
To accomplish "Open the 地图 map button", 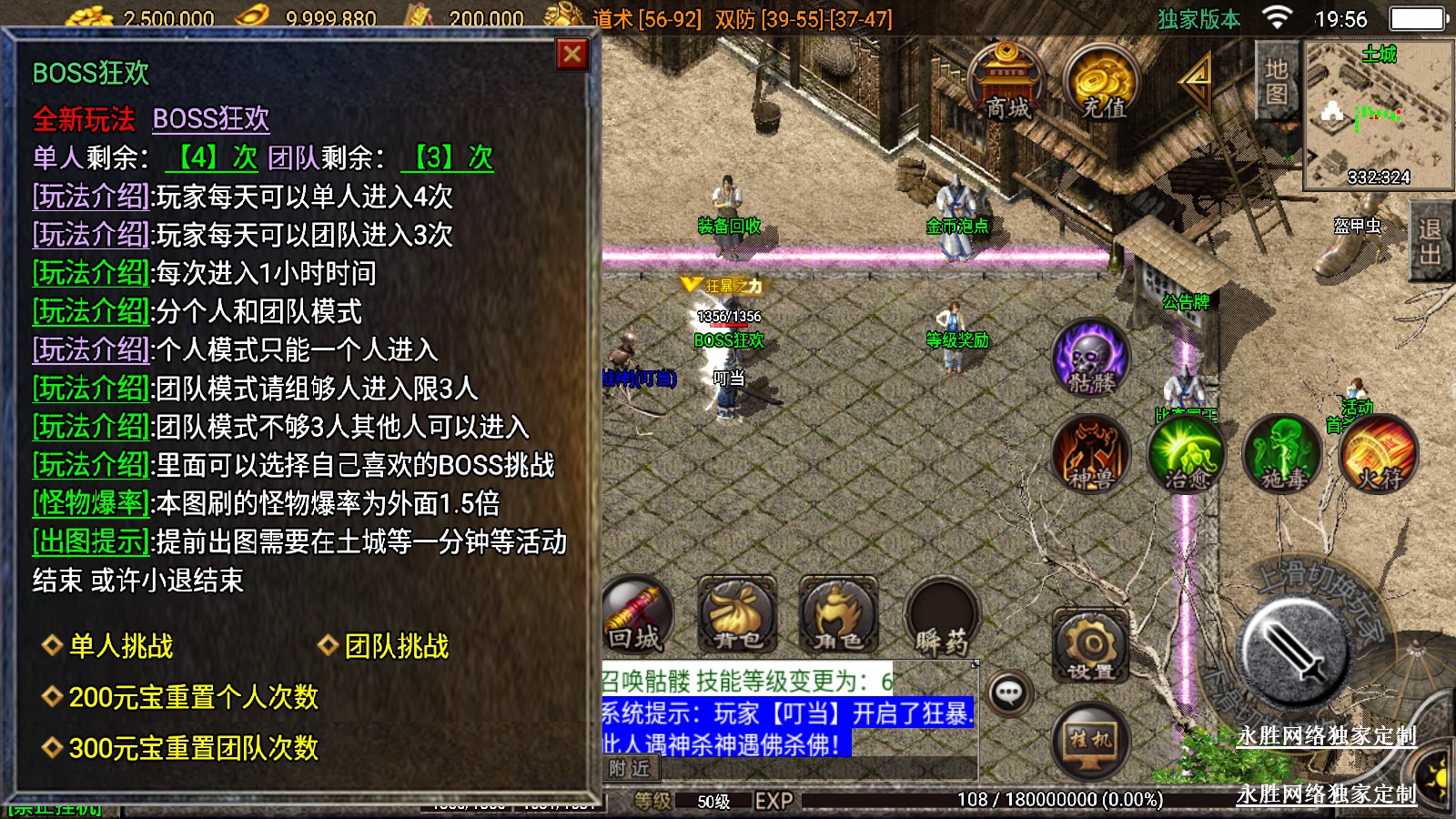I will (1276, 81).
